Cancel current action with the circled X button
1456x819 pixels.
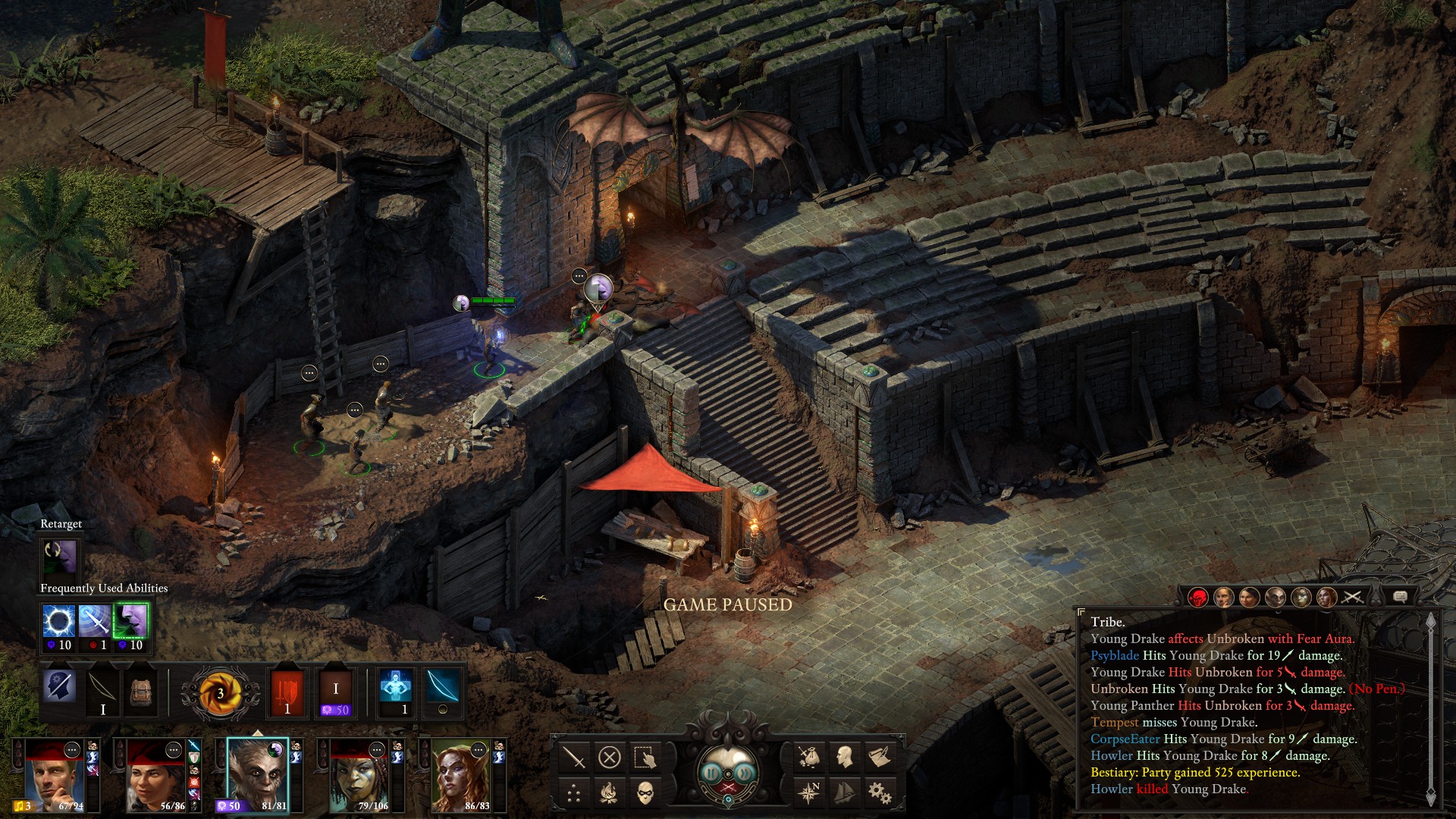[610, 757]
